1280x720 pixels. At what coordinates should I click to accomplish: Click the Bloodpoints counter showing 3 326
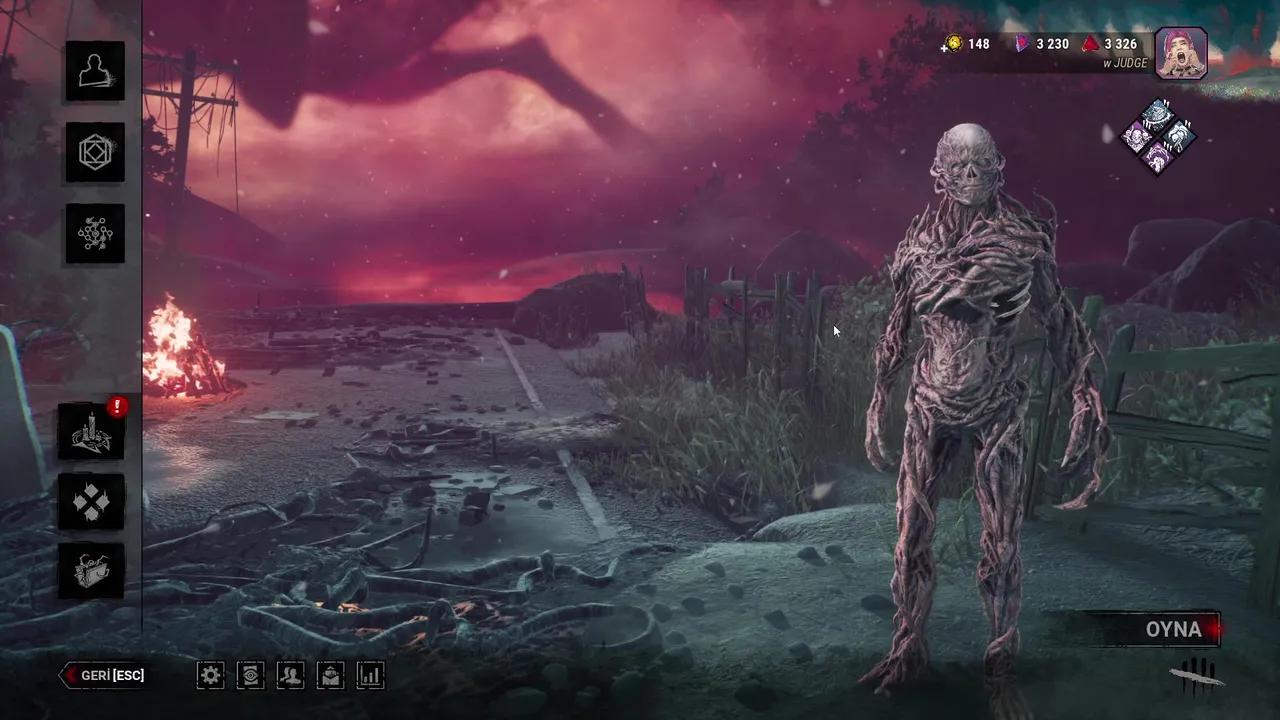[x=1122, y=44]
